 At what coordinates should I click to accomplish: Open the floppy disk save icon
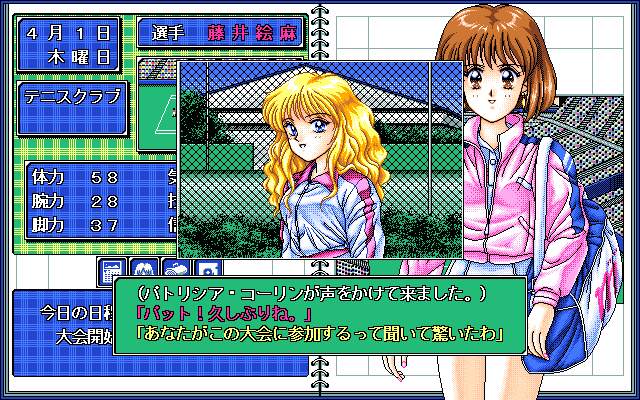click(206, 271)
